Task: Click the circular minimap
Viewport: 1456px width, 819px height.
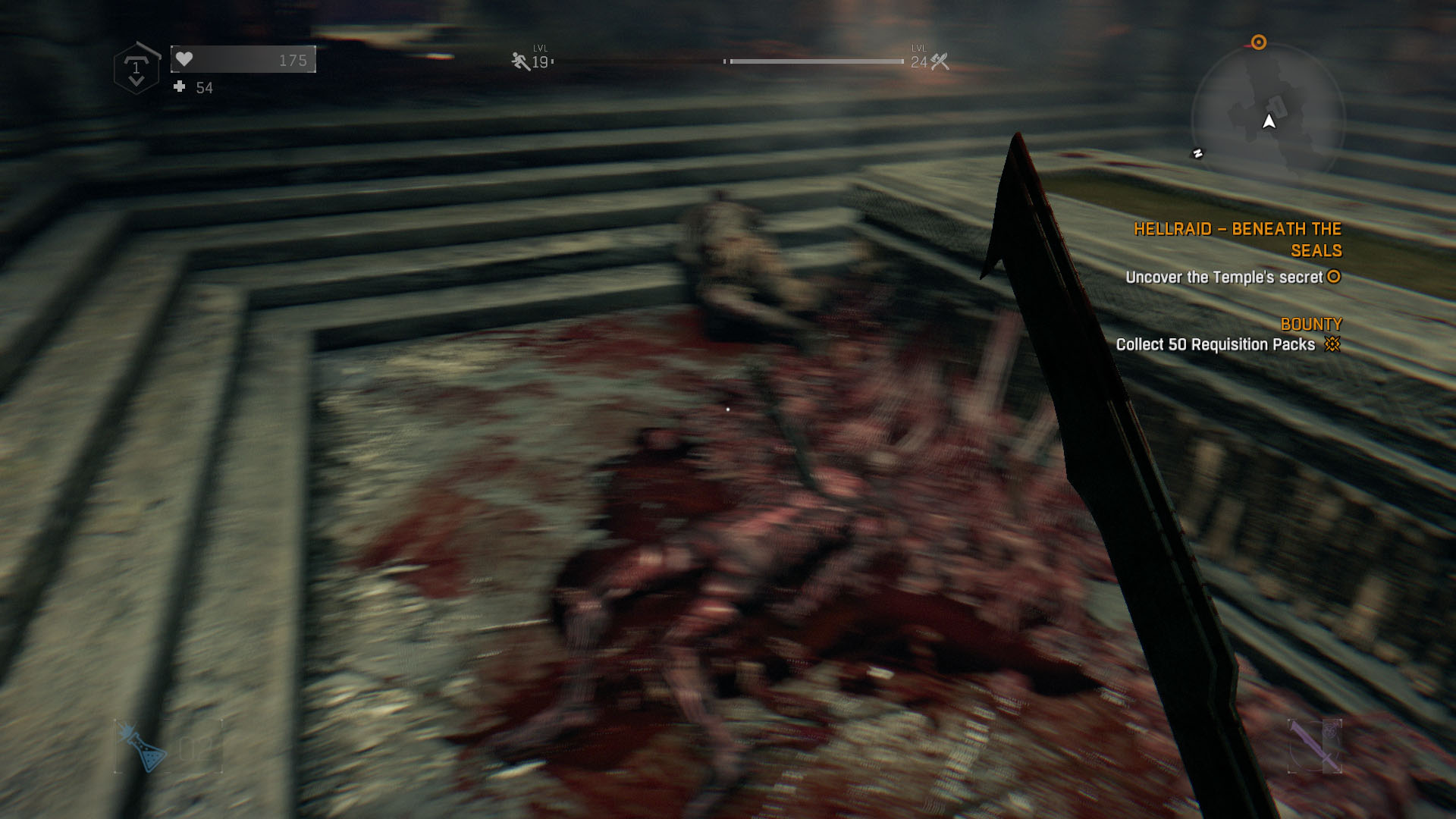Action: pyautogui.click(x=1267, y=119)
